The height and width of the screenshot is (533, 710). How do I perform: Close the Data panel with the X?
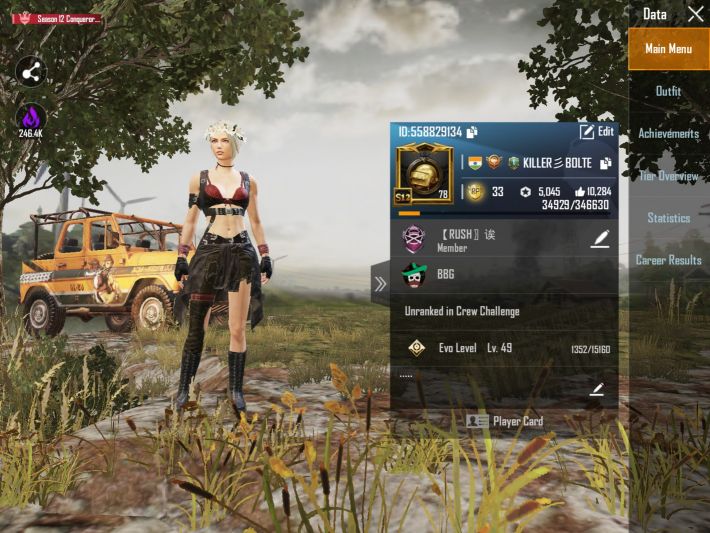pyautogui.click(x=696, y=14)
